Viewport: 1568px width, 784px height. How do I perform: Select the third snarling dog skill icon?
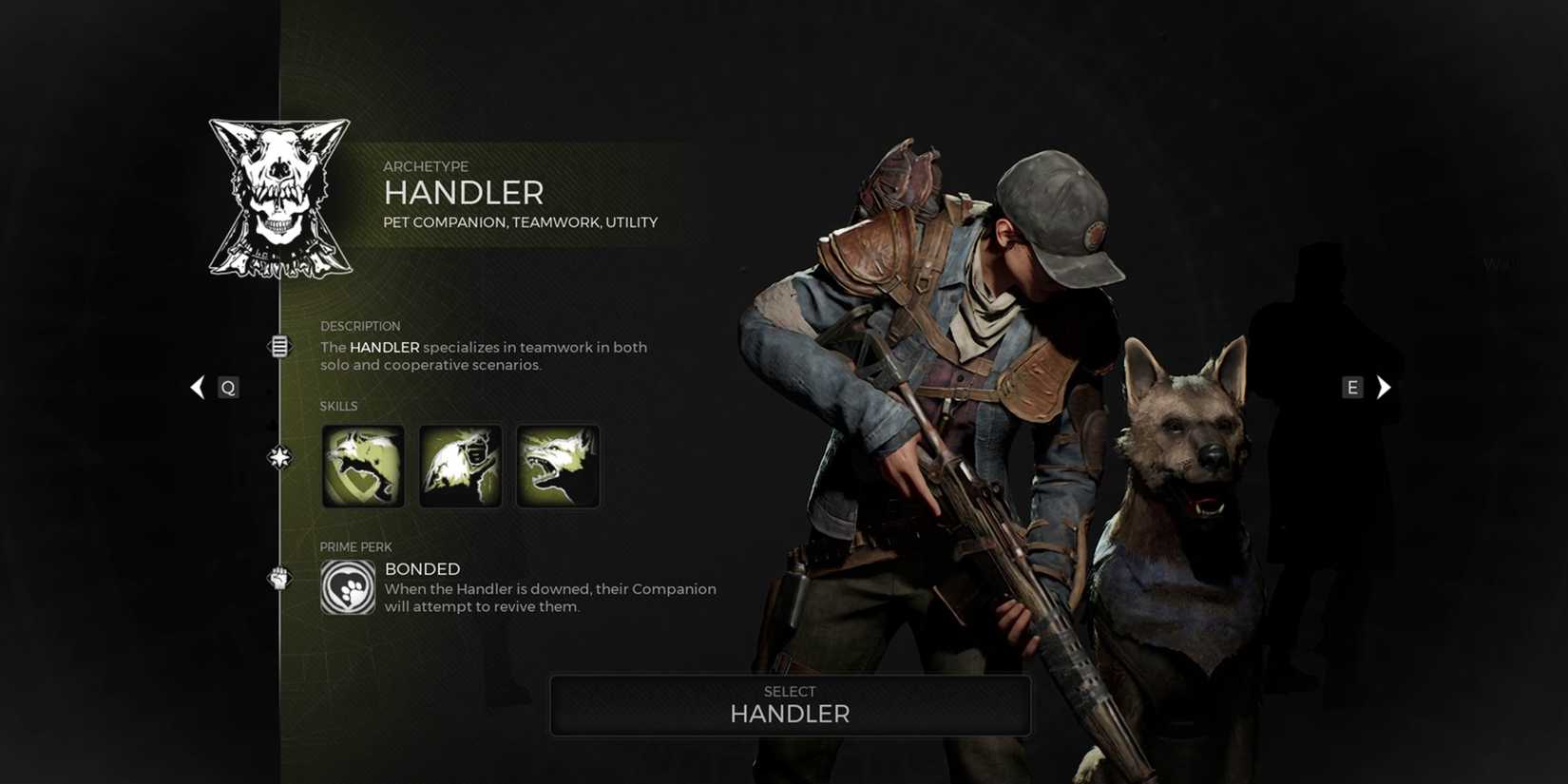558,466
